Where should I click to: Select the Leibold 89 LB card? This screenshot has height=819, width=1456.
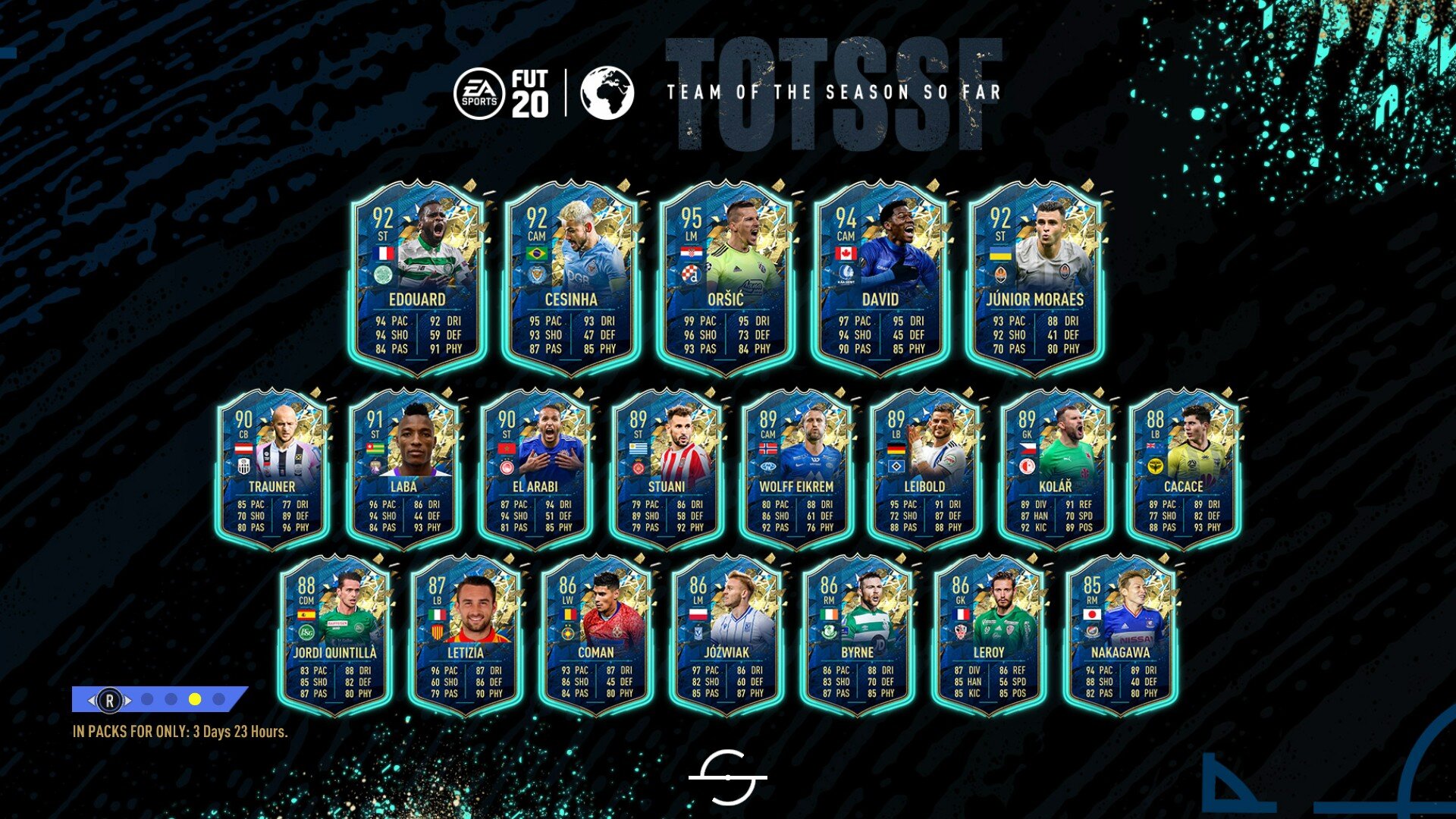click(x=925, y=470)
